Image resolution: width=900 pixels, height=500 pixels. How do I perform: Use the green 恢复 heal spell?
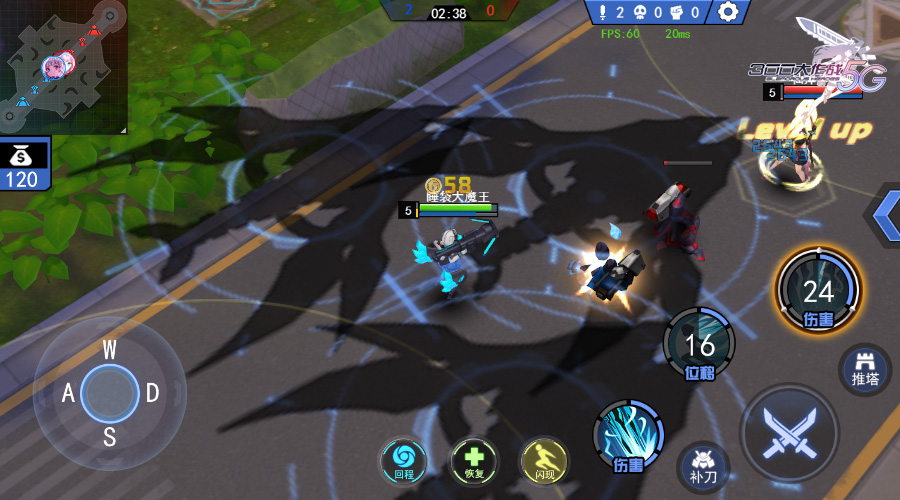[x=474, y=460]
